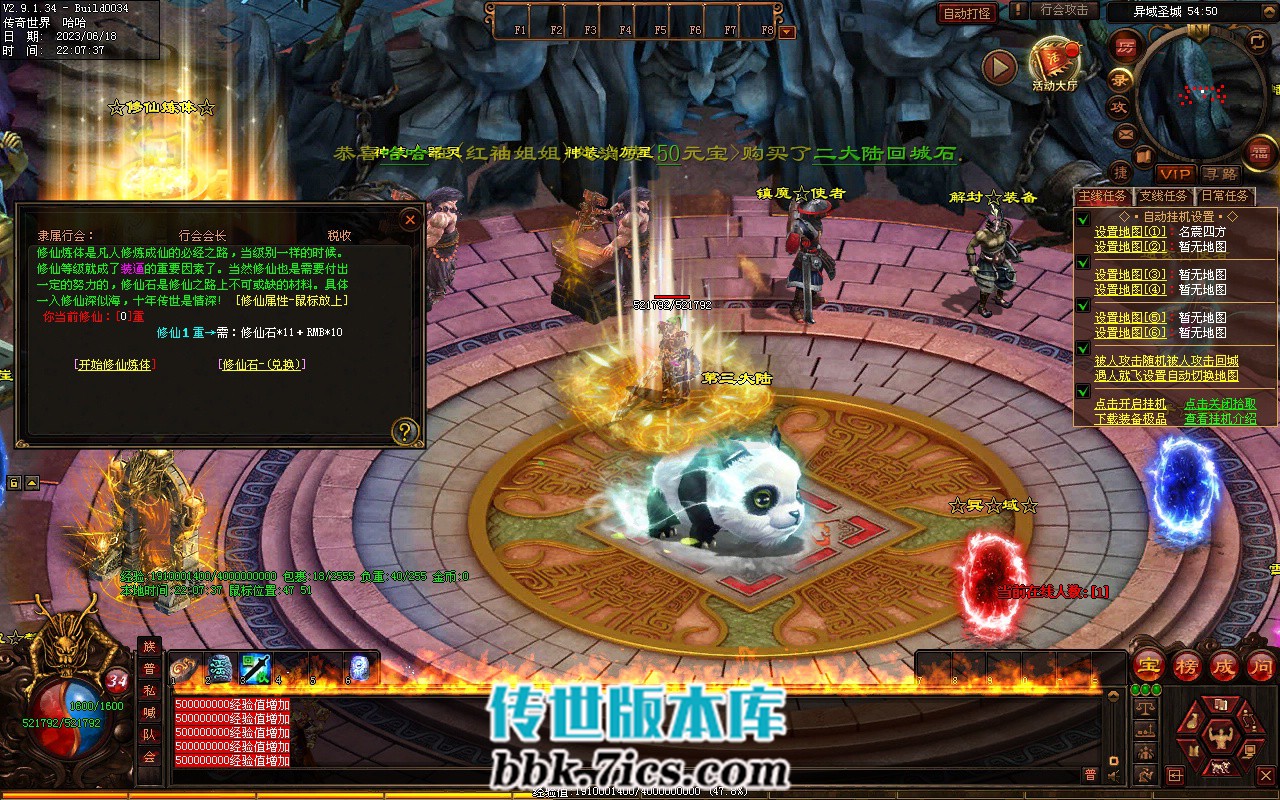Use the blue sword skill in slot 3
Viewport: 1280px width, 800px height.
click(255, 668)
